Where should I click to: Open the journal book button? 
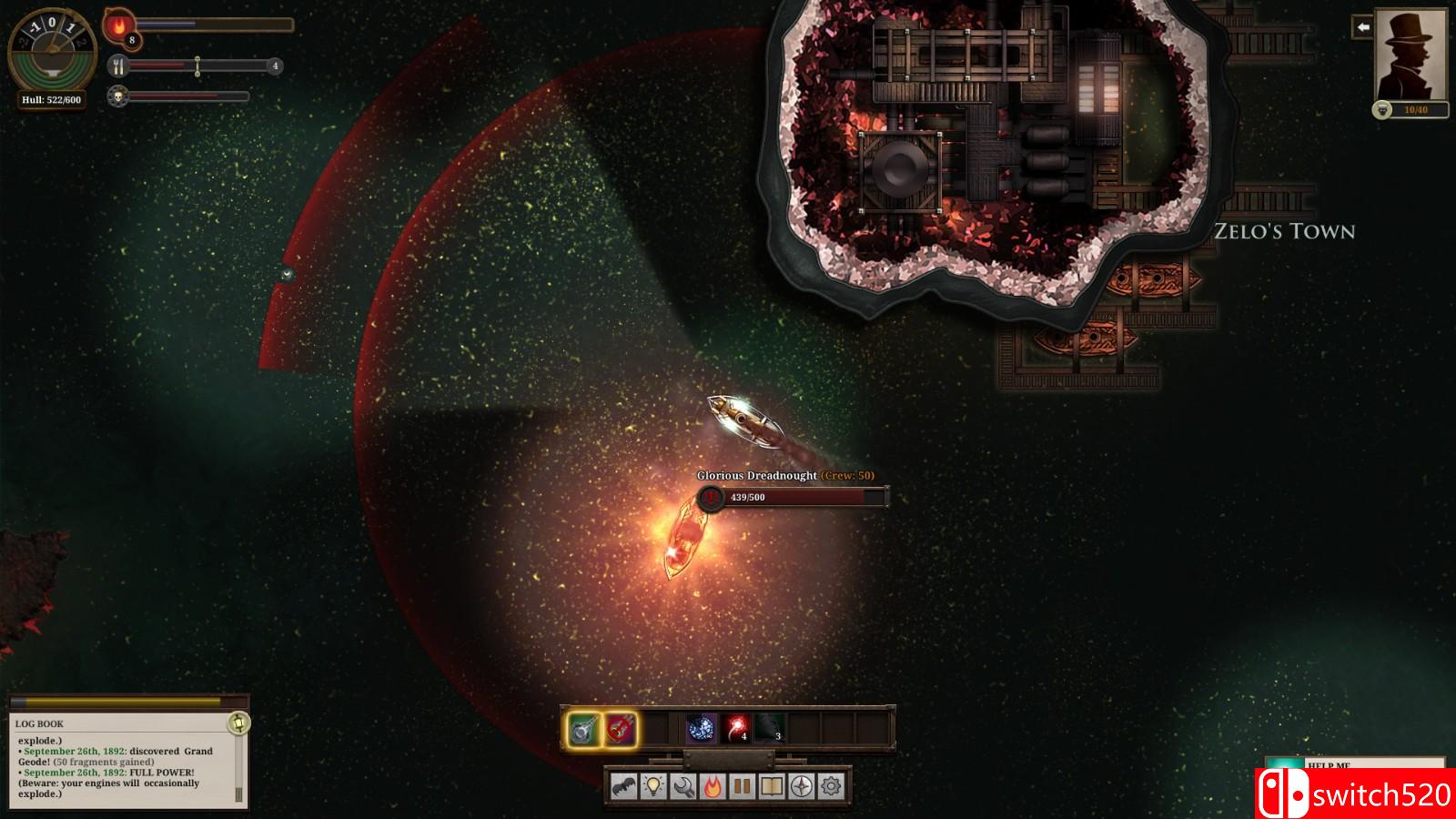pos(772,786)
